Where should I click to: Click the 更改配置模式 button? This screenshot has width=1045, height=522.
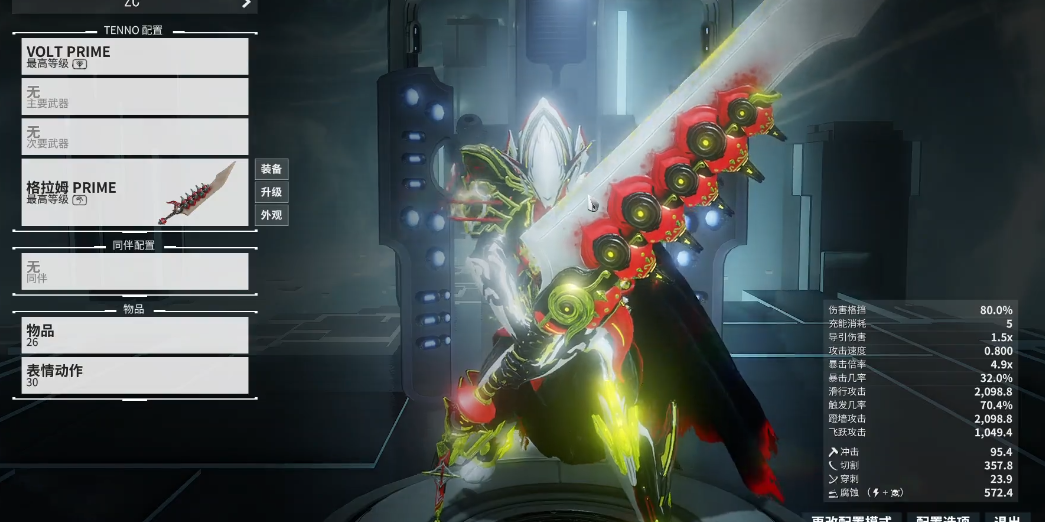pos(850,518)
